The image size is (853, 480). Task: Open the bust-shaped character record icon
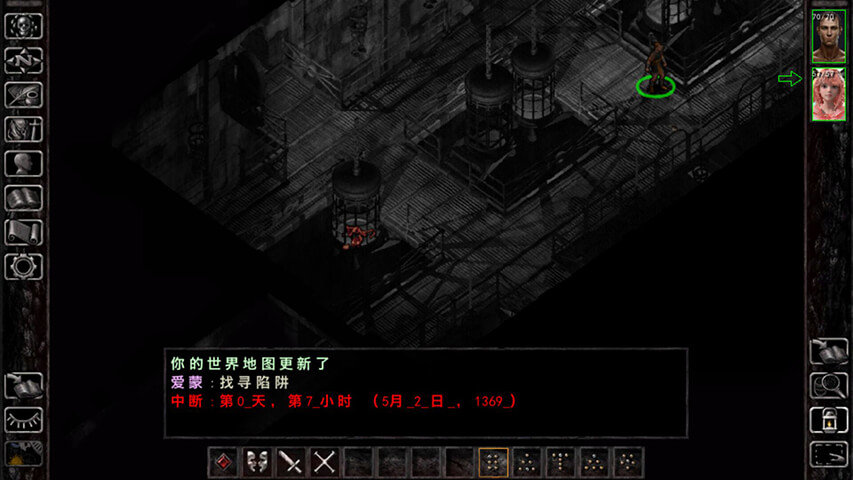23,164
